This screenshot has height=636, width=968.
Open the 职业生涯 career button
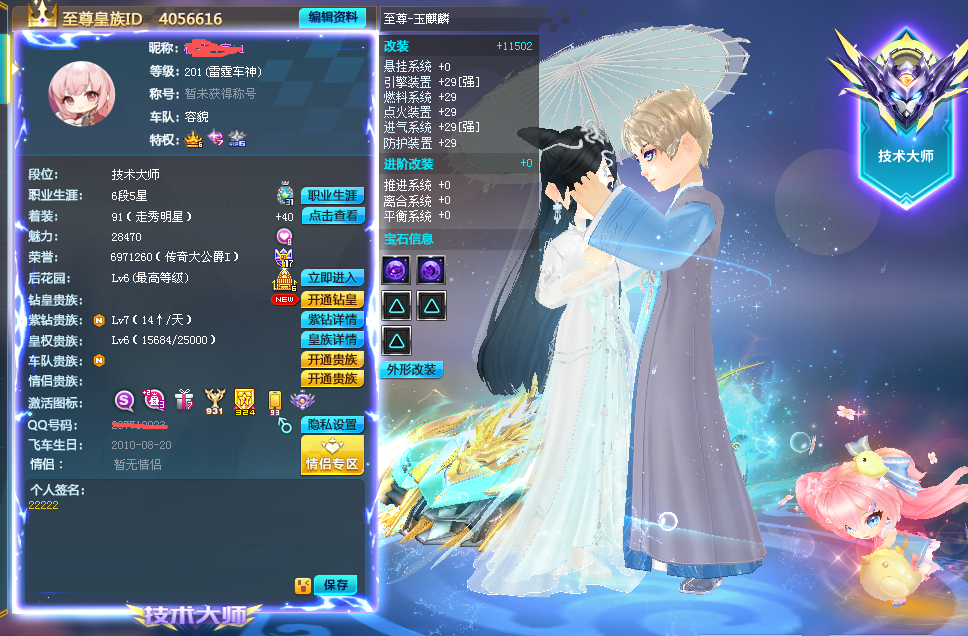click(332, 196)
